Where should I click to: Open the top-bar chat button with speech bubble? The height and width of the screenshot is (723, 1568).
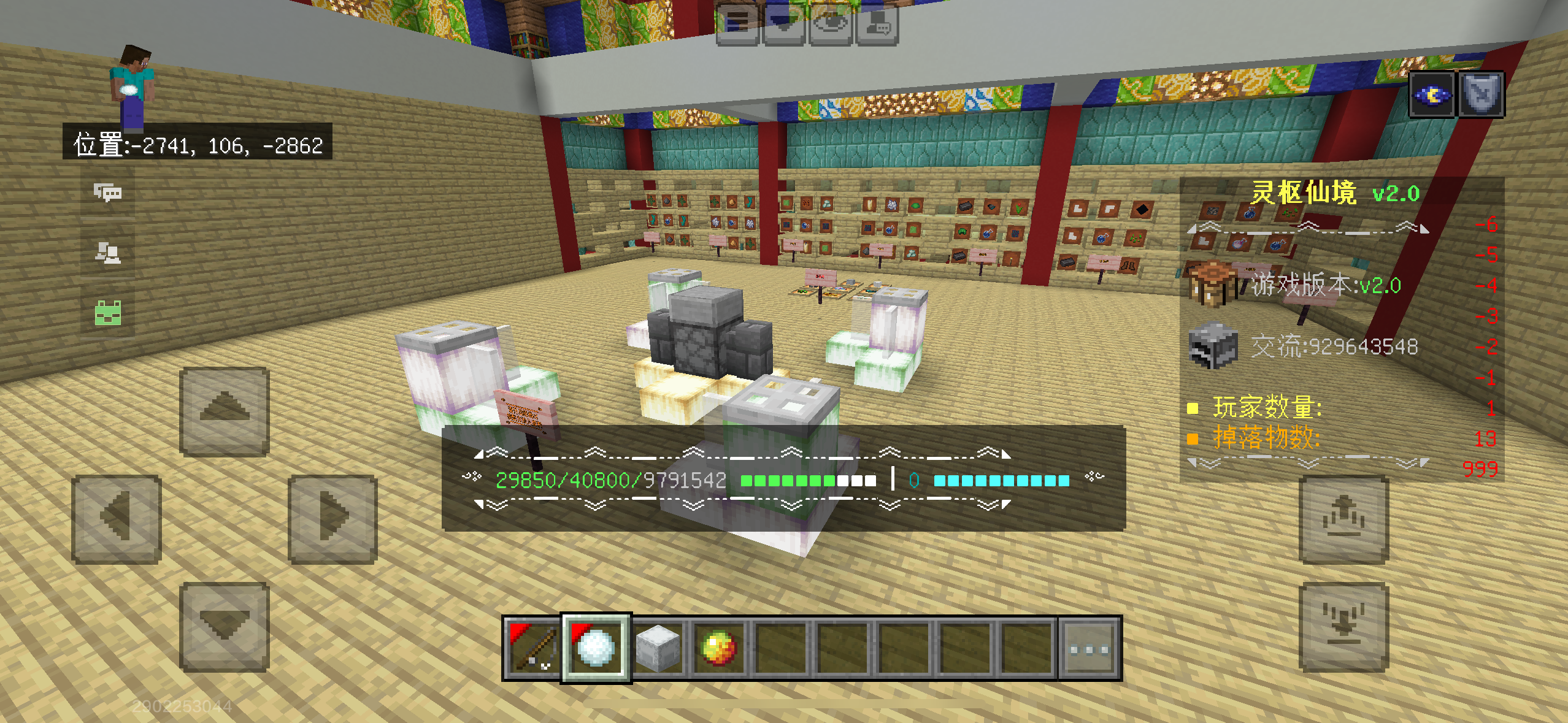coord(877,23)
